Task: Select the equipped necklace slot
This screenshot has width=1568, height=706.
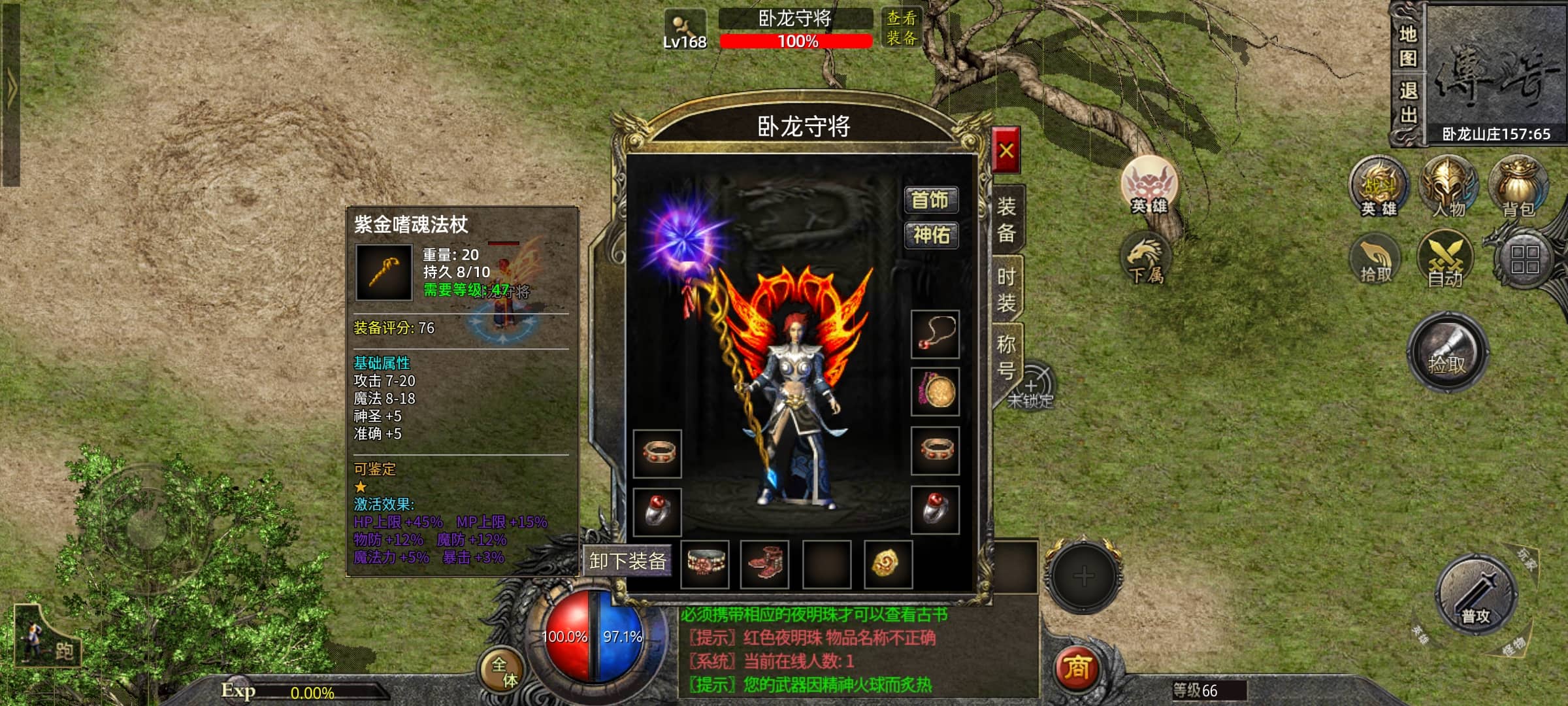Action: tap(935, 334)
